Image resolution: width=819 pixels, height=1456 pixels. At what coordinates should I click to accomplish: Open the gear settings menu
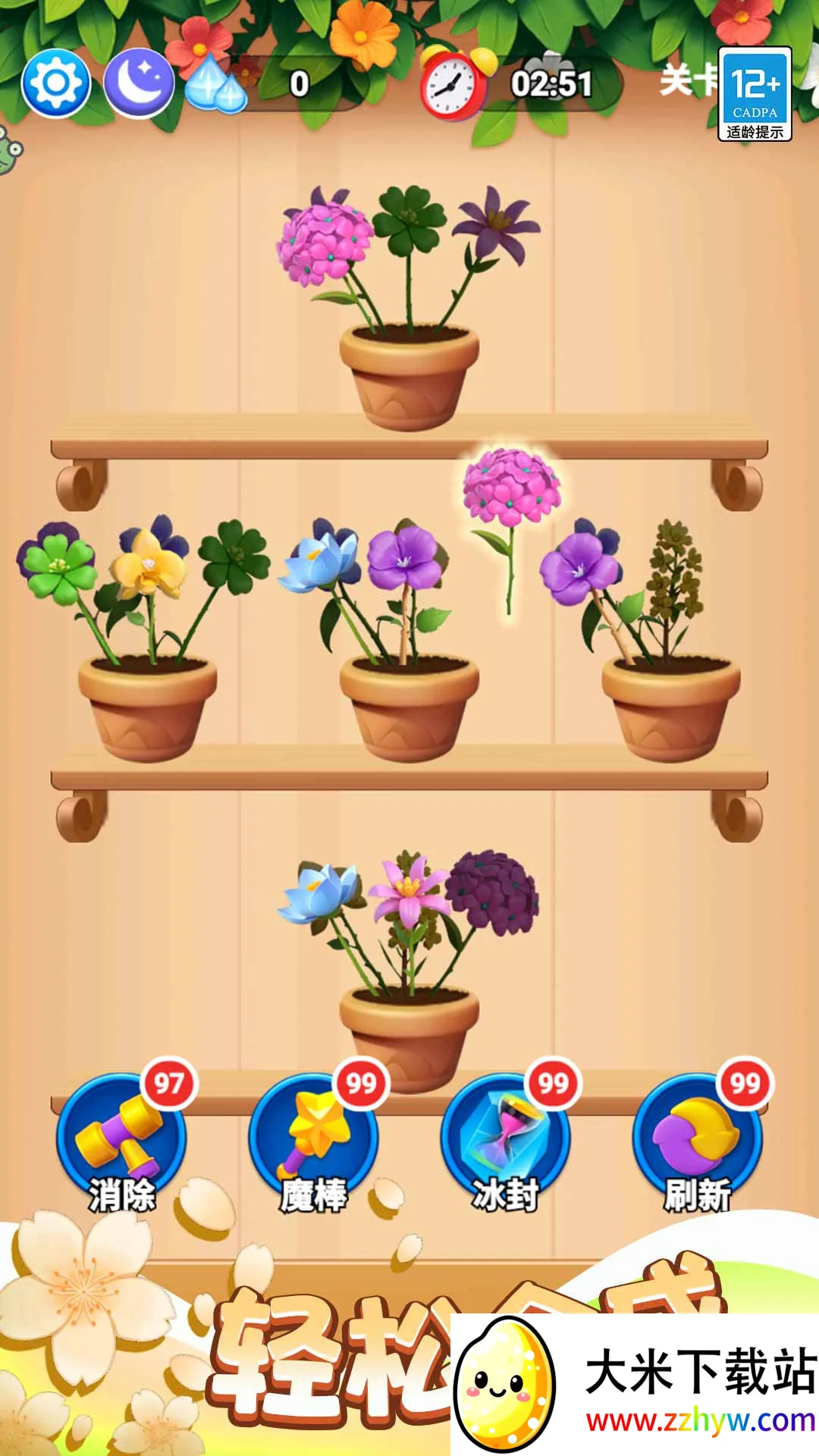pyautogui.click(x=55, y=83)
